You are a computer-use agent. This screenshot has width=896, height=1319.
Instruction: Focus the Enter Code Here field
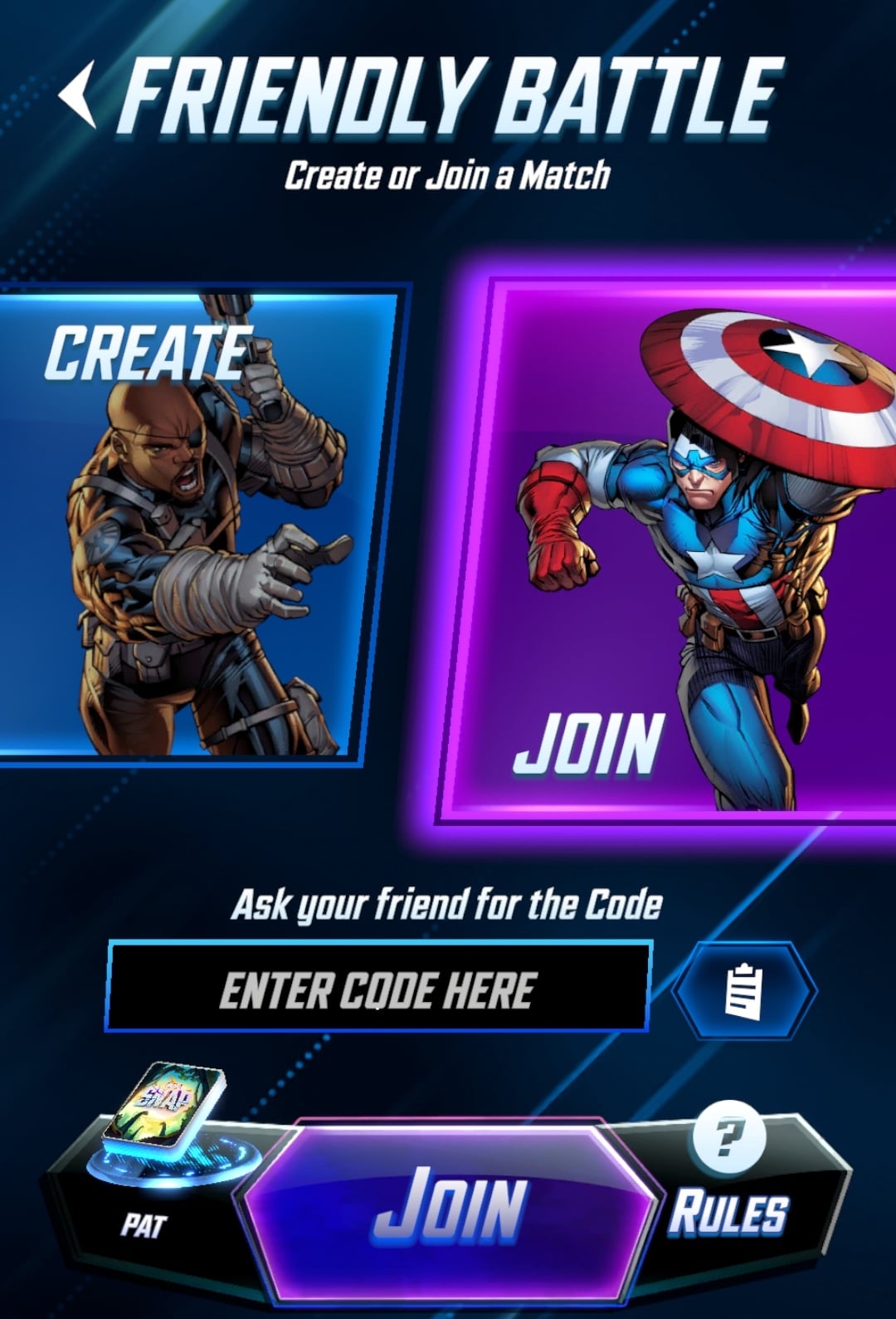(378, 988)
